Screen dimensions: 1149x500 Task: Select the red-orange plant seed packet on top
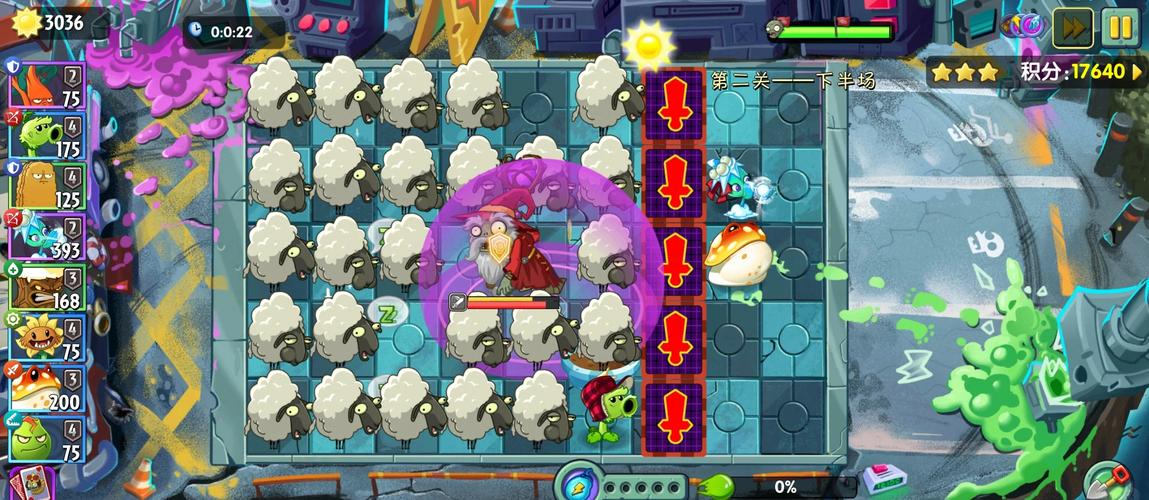47,85
